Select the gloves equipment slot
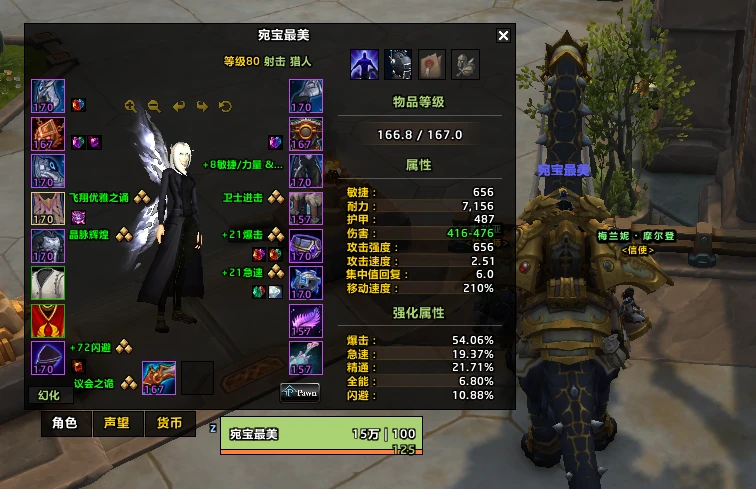The image size is (756, 489). click(306, 97)
